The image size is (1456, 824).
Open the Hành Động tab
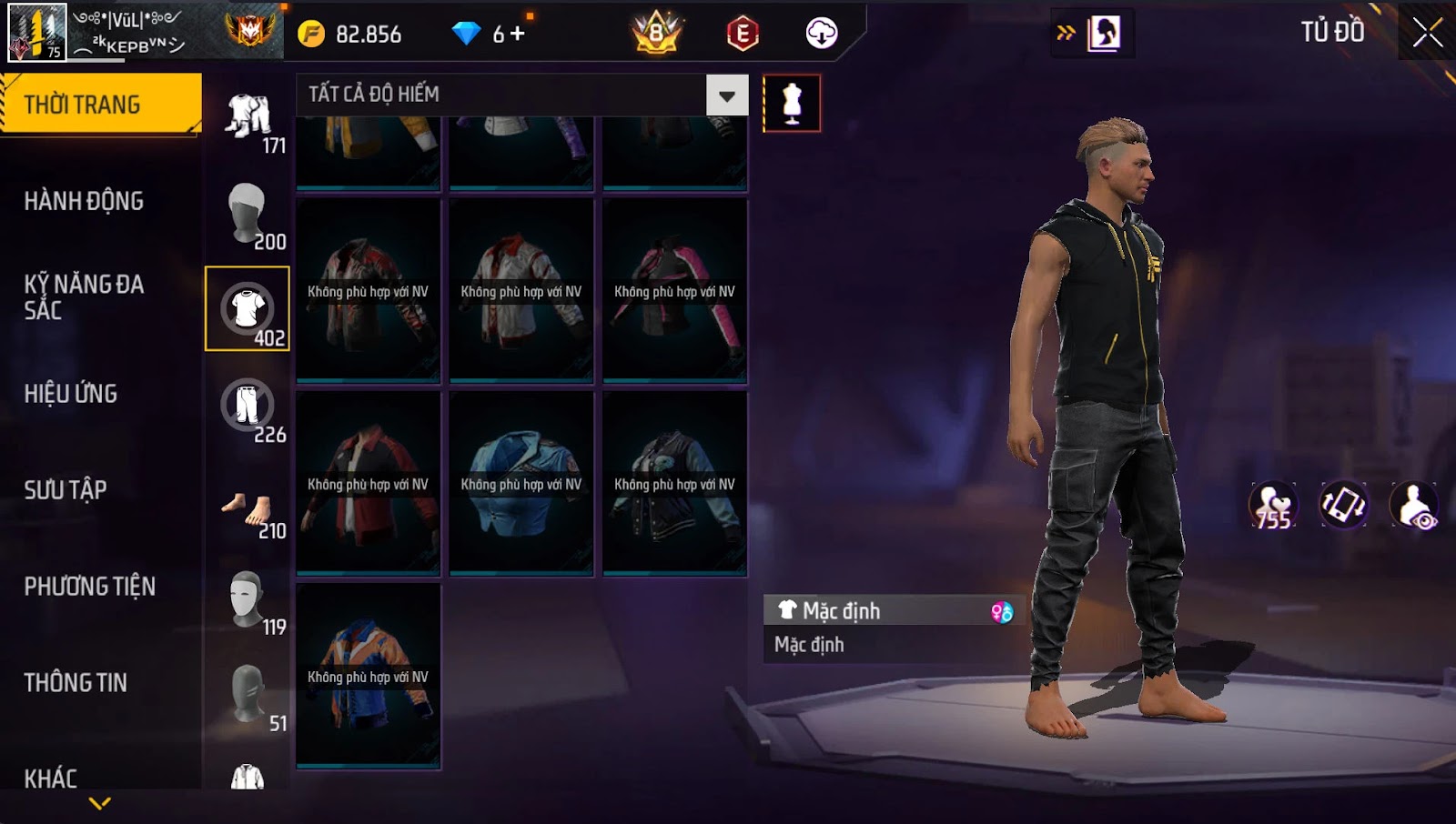[x=84, y=201]
